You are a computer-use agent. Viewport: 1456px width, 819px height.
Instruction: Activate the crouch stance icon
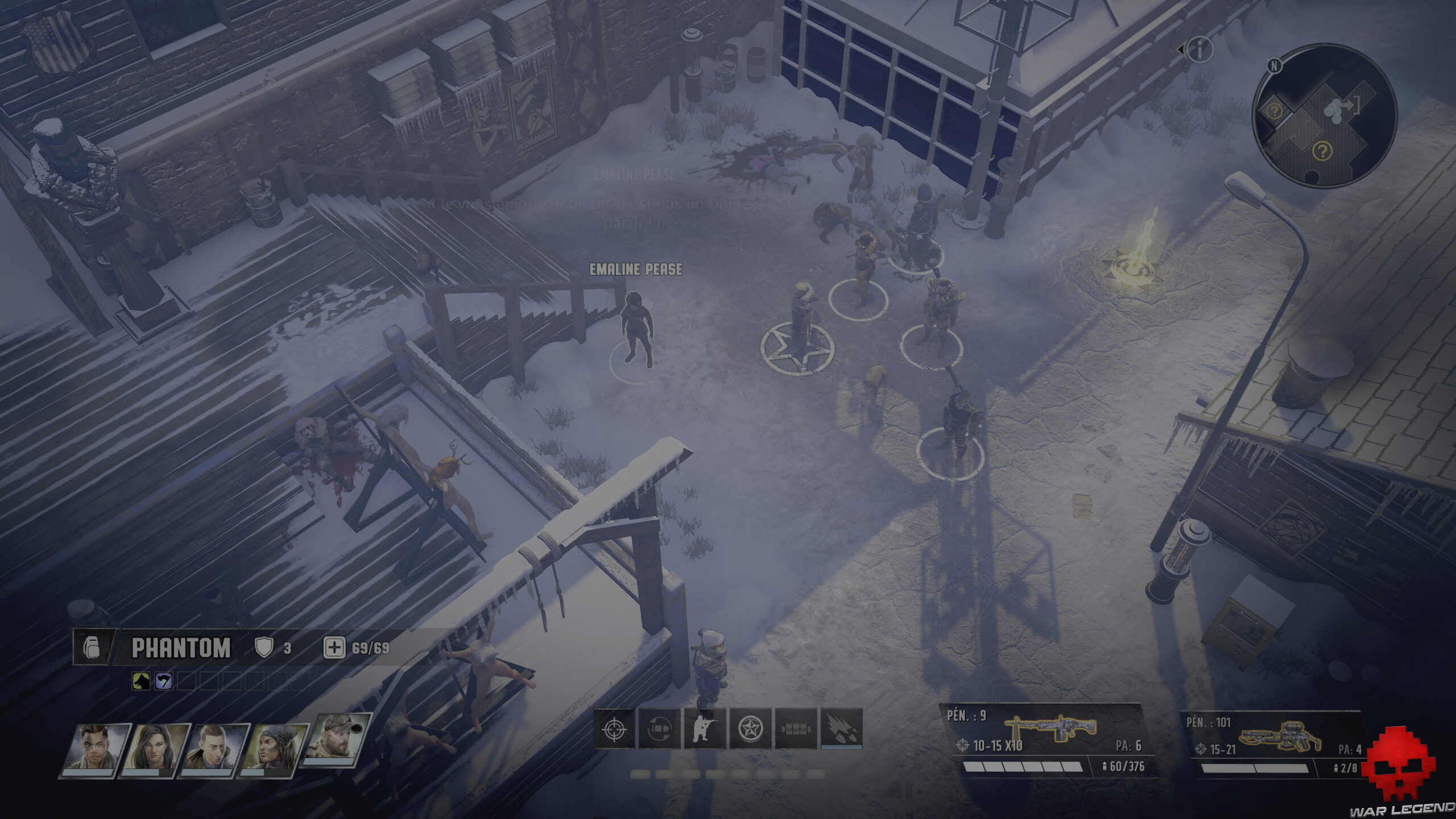pyautogui.click(x=705, y=729)
